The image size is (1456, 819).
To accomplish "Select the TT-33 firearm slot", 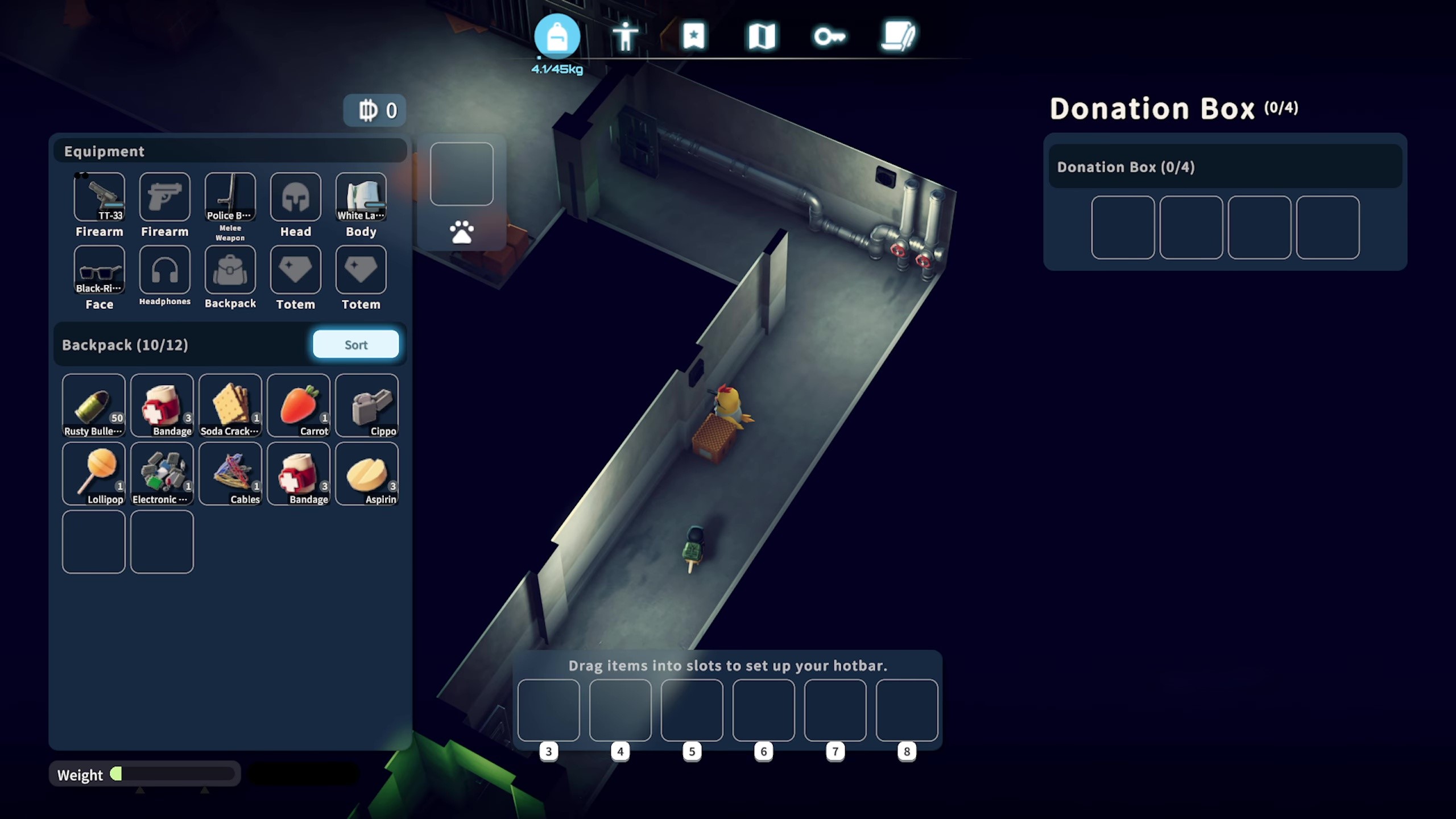I will (100, 197).
